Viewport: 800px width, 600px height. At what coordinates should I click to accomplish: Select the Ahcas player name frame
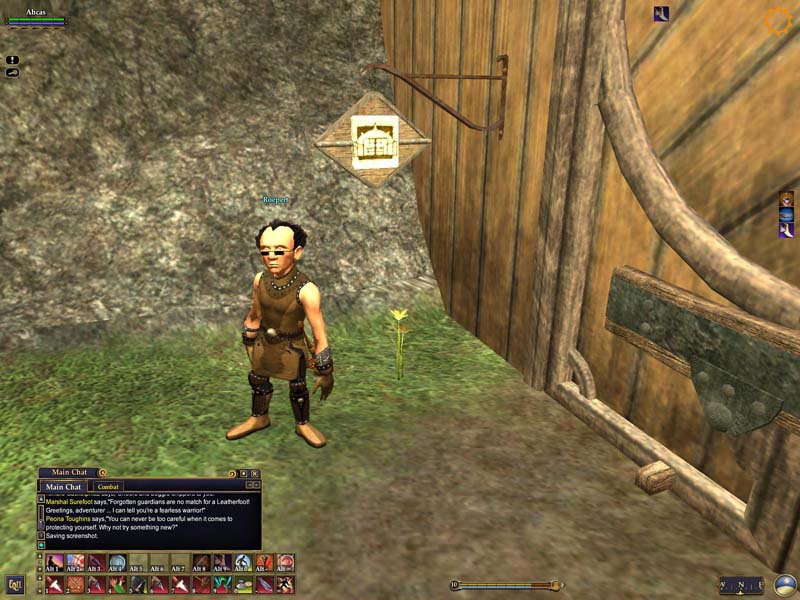(36, 15)
